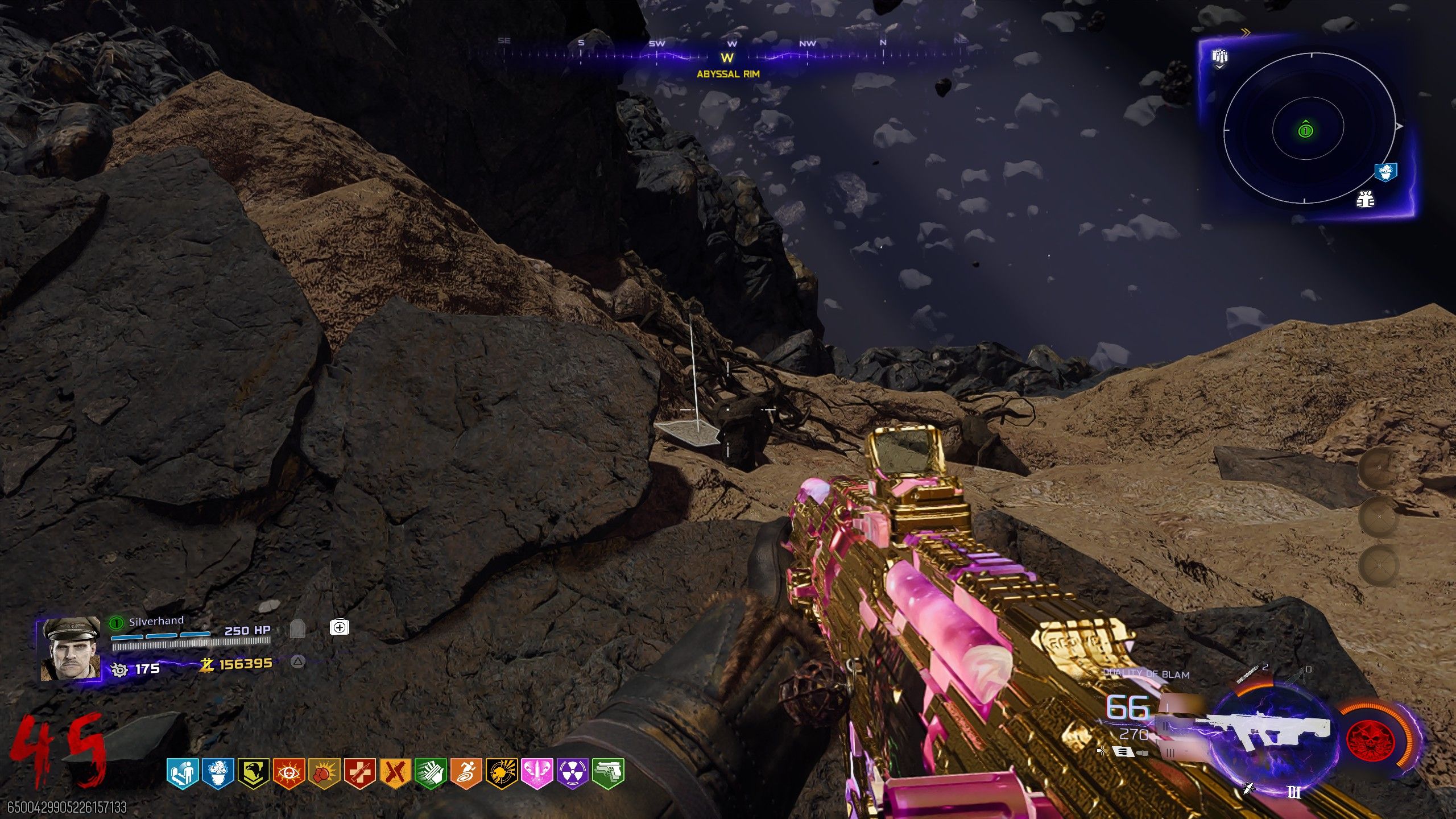Select the armor vest marker on minimap
The height and width of the screenshot is (819, 1456).
1365,199
